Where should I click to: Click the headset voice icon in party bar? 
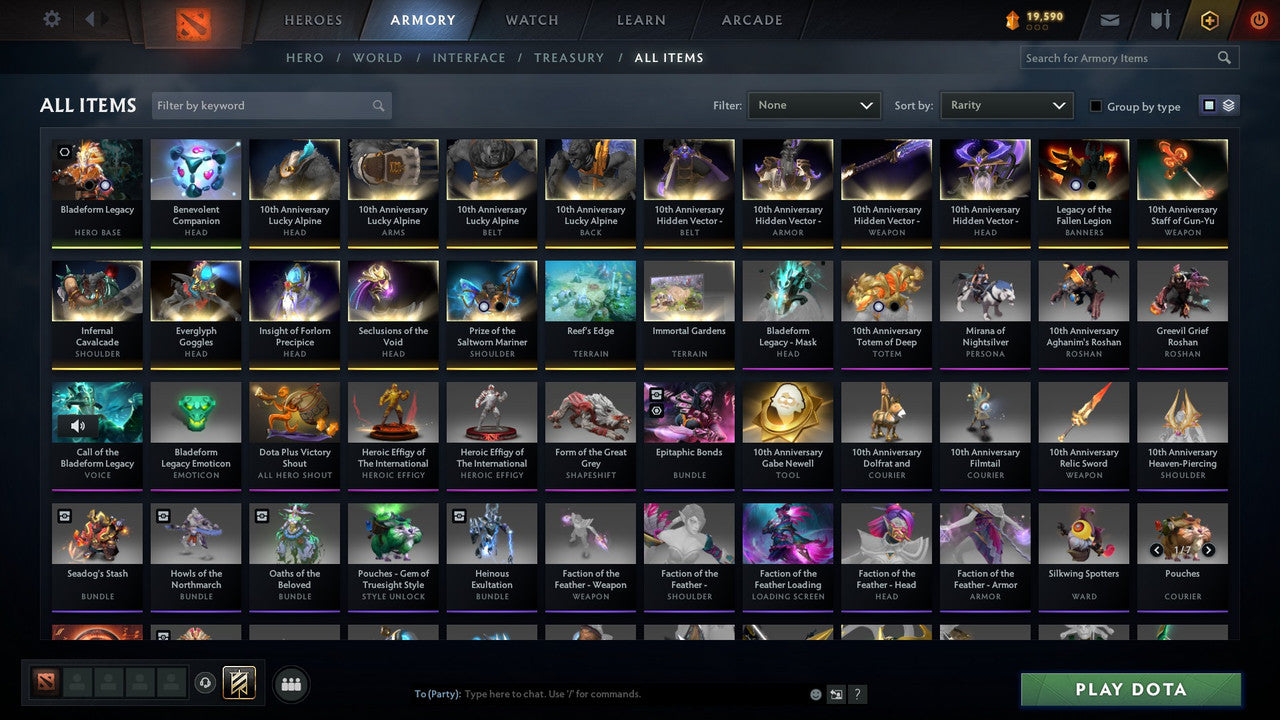(205, 684)
